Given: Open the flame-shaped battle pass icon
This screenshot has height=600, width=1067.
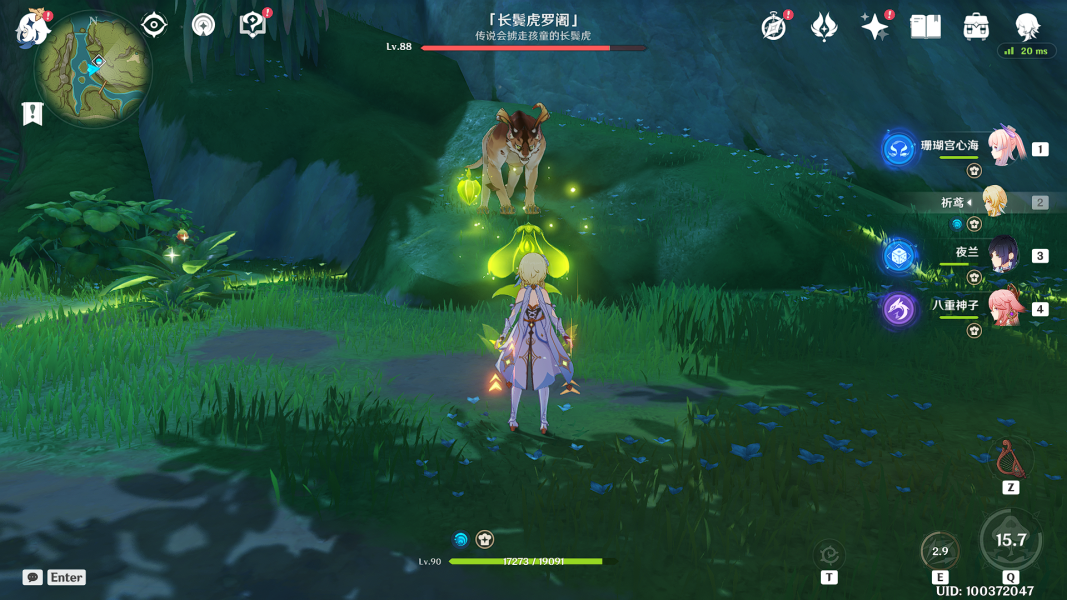Looking at the screenshot, I should [x=824, y=27].
